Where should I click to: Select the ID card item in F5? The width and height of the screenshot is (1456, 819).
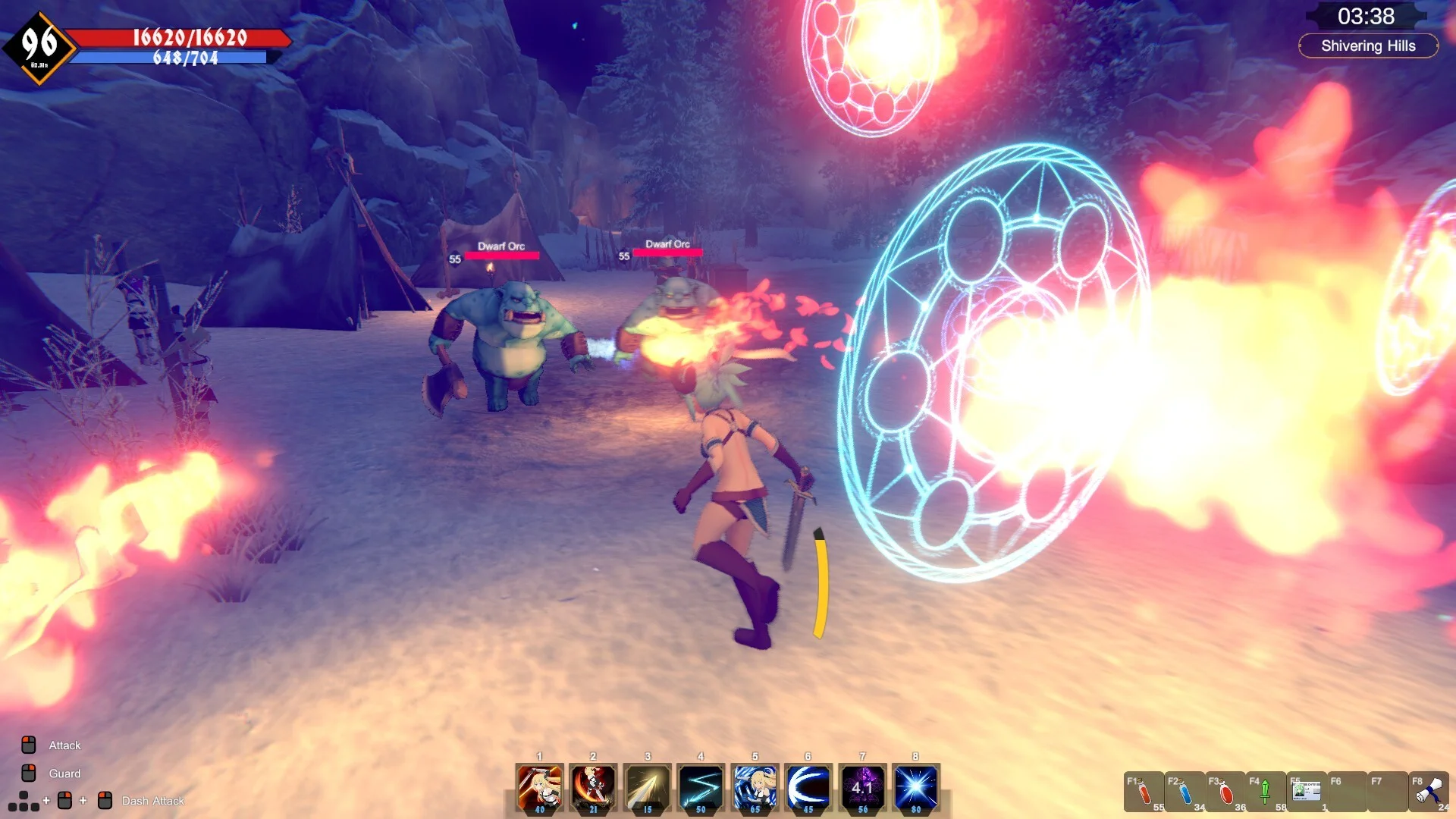pos(1307,792)
